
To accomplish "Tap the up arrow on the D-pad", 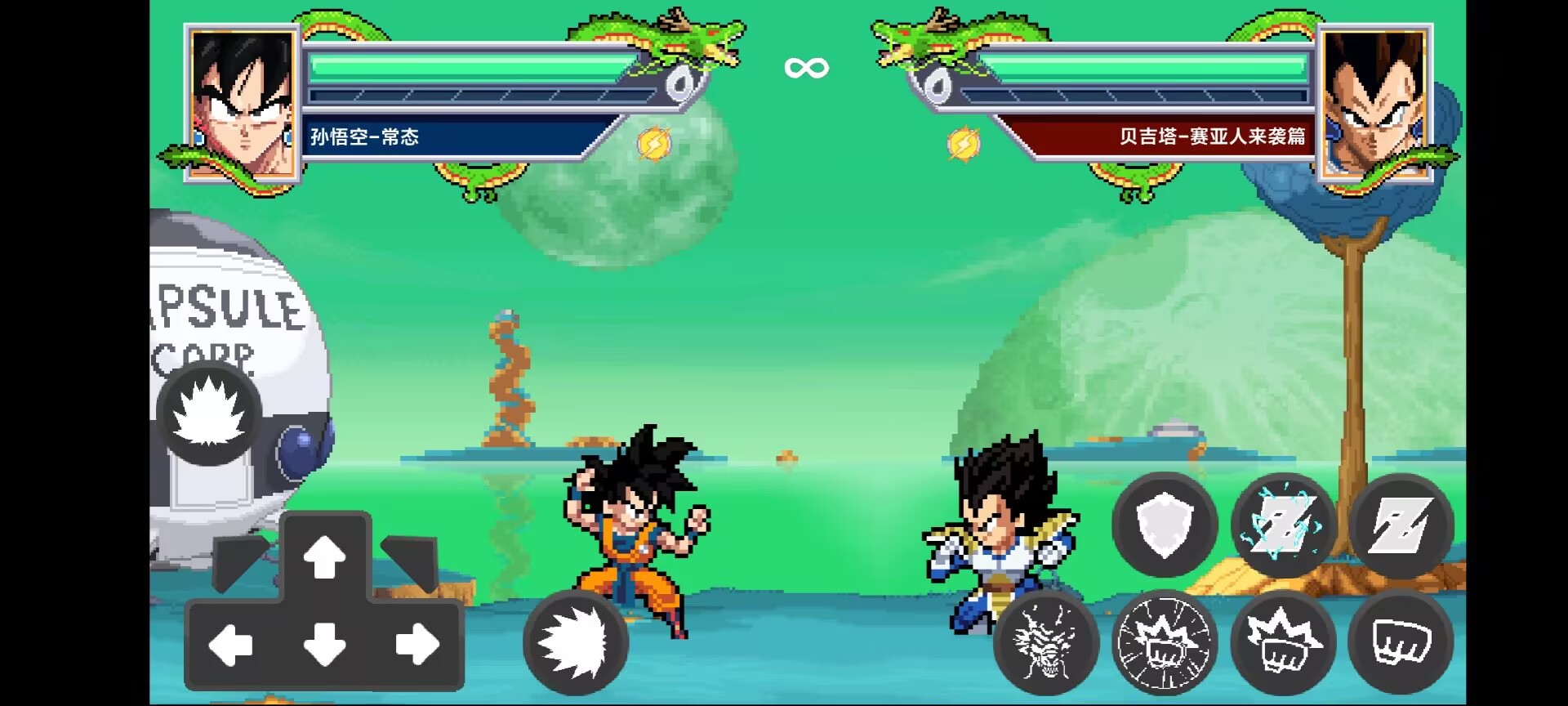I will (325, 557).
